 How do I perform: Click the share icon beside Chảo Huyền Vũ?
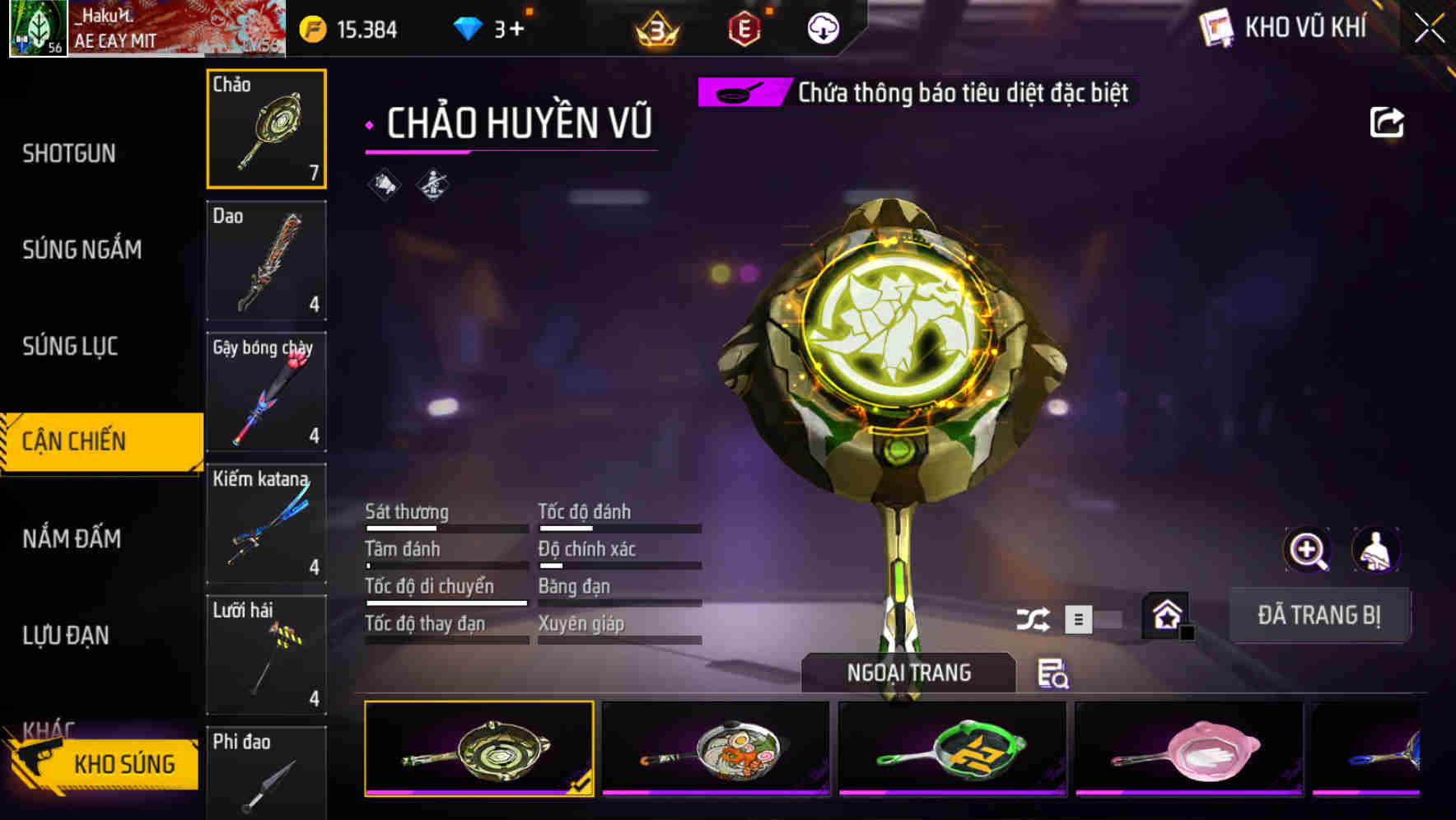point(1388,121)
